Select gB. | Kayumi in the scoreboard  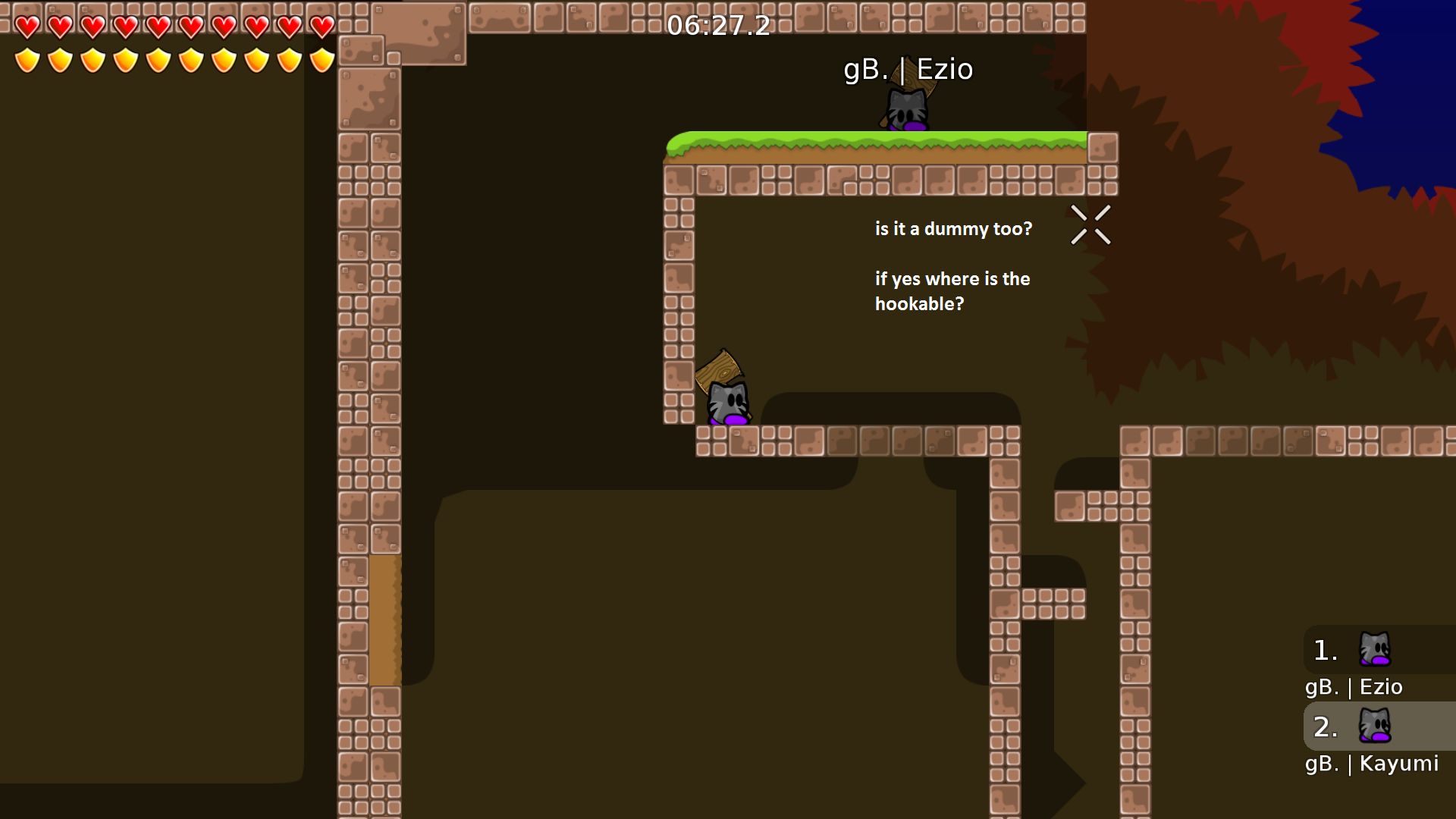point(1372,764)
